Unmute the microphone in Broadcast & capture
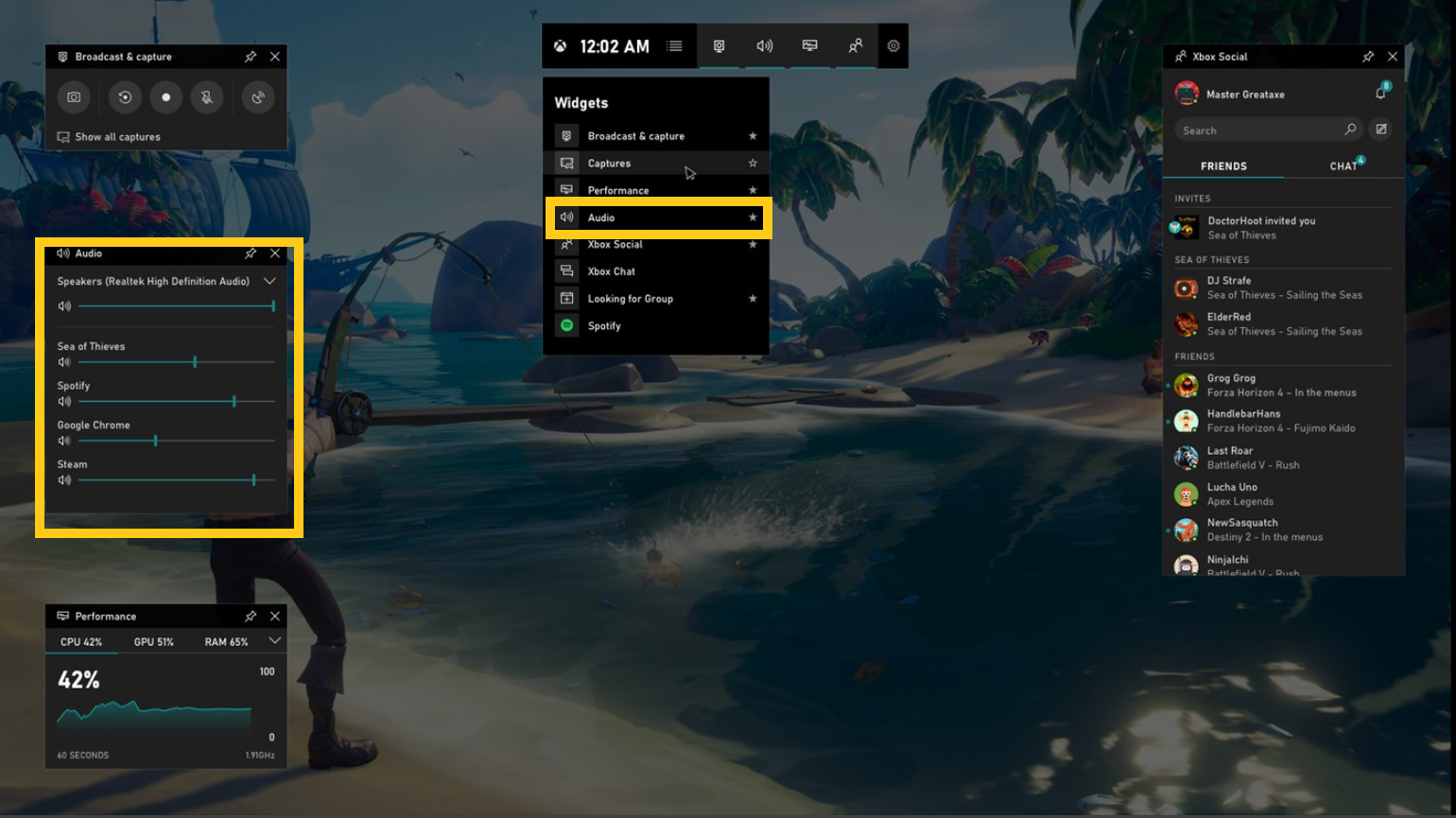This screenshot has height=818, width=1456. click(207, 96)
